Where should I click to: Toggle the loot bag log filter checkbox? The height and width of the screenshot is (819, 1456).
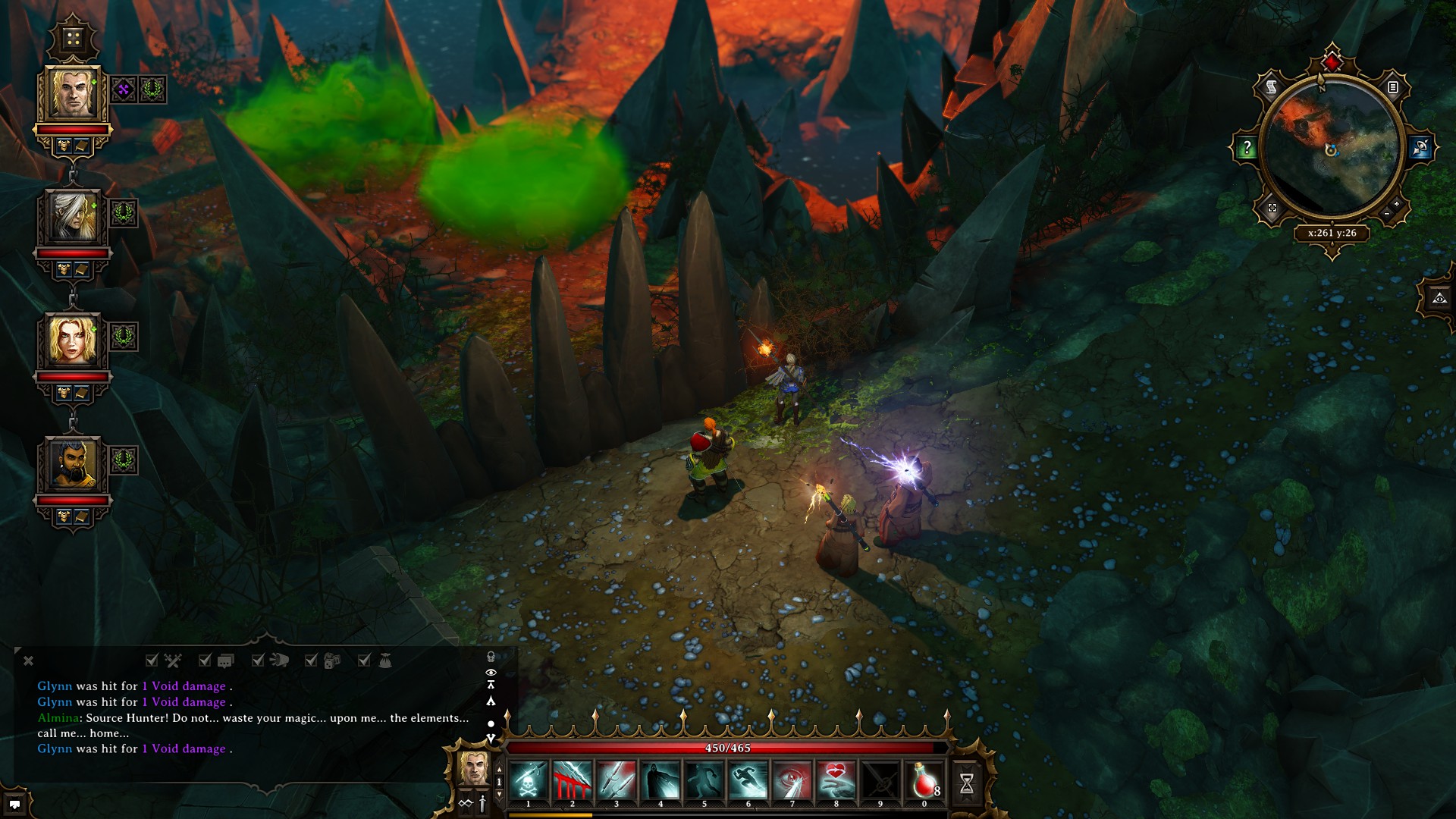point(364,661)
